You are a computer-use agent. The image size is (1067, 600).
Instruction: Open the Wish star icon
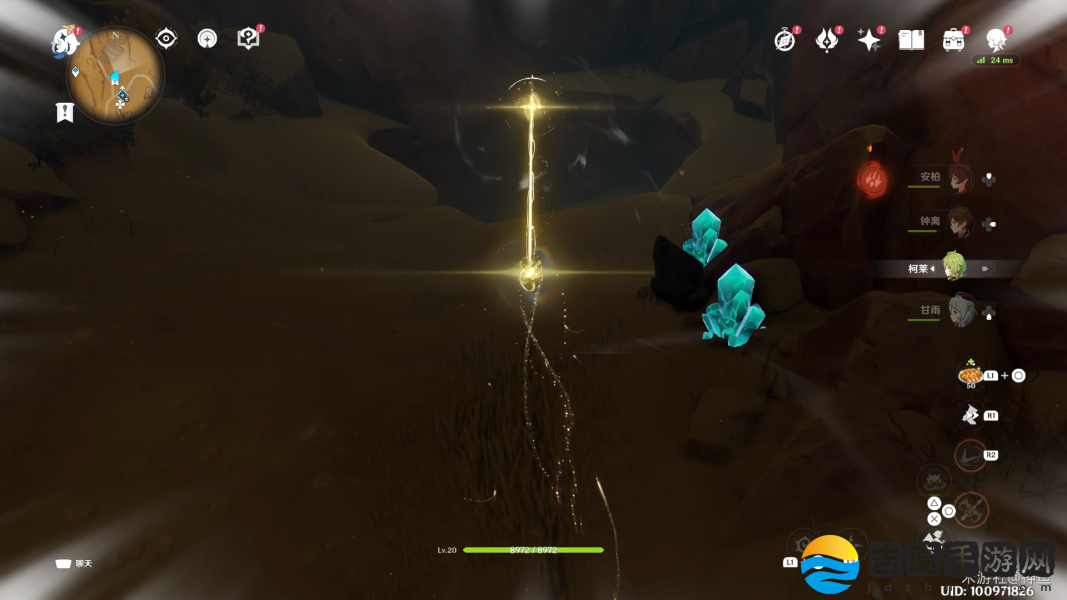(x=869, y=40)
